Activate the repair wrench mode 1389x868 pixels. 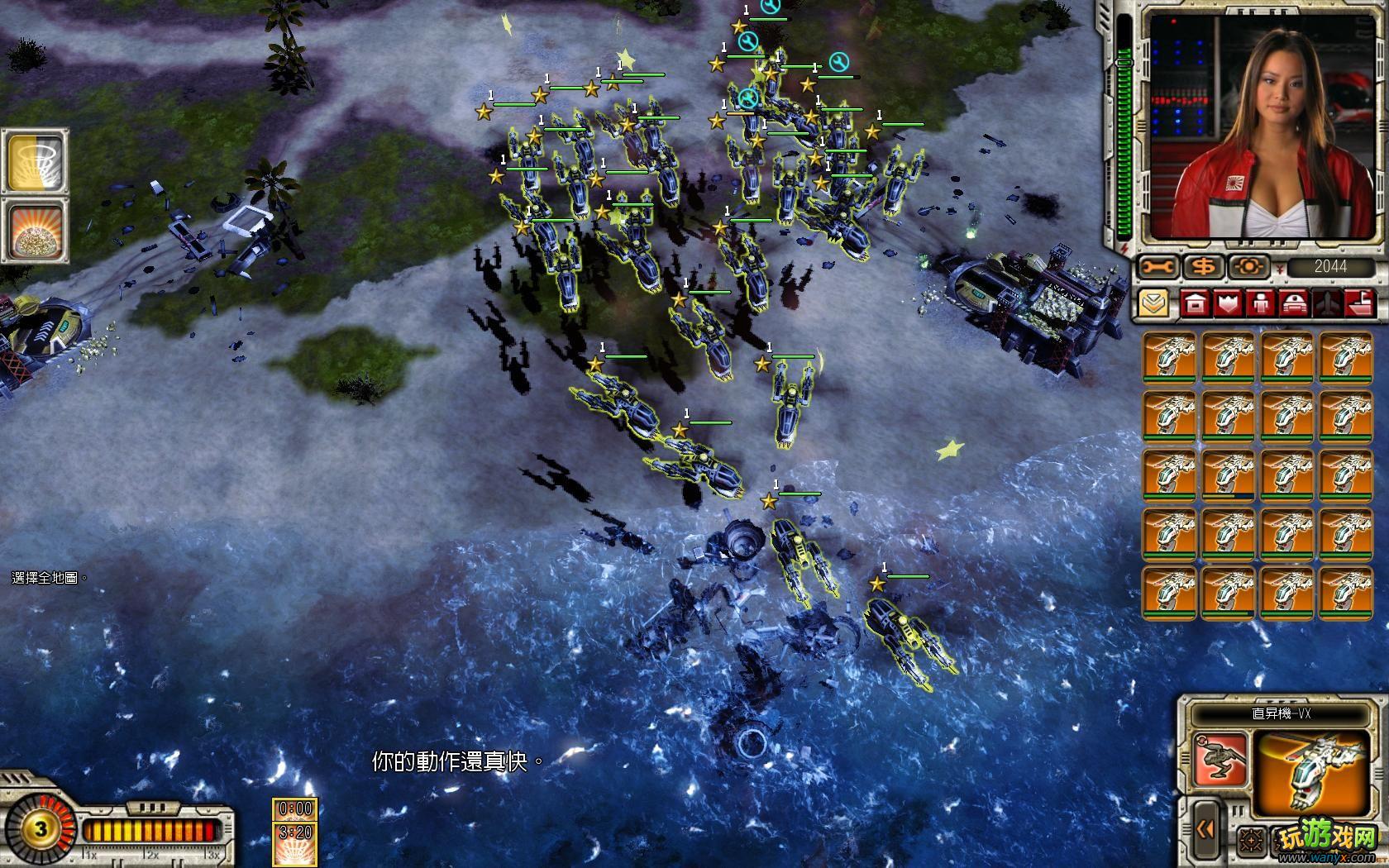pos(1159,266)
